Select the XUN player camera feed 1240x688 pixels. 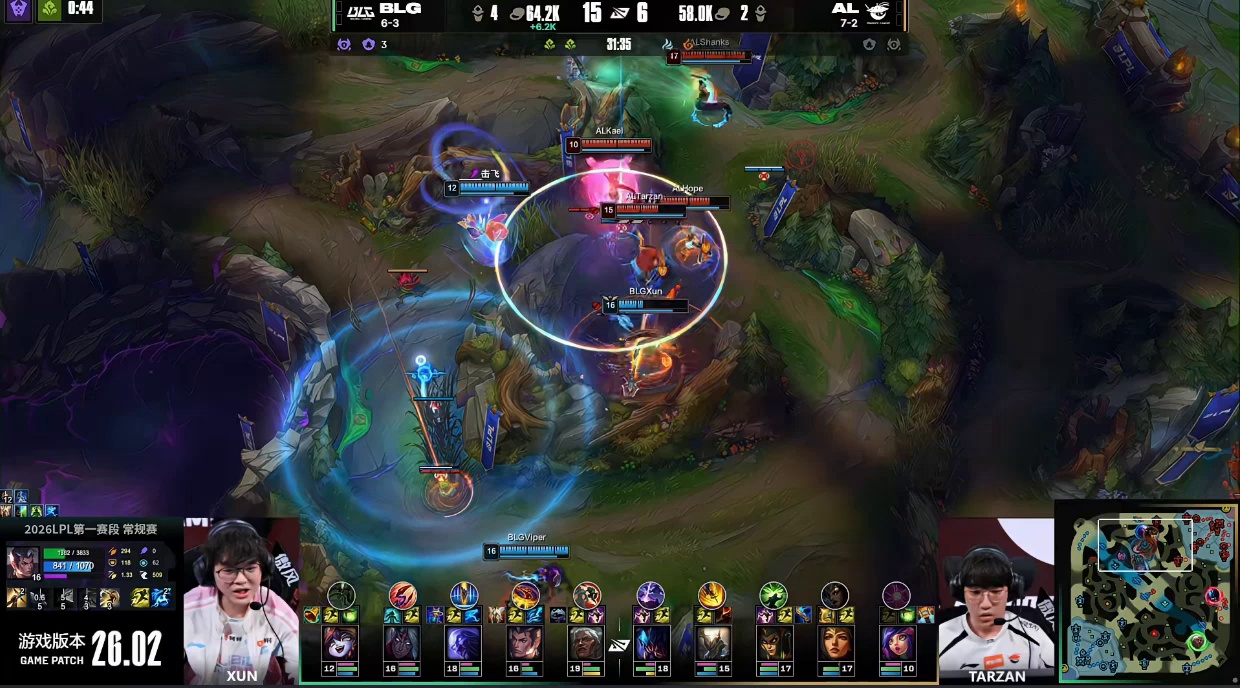click(x=241, y=598)
